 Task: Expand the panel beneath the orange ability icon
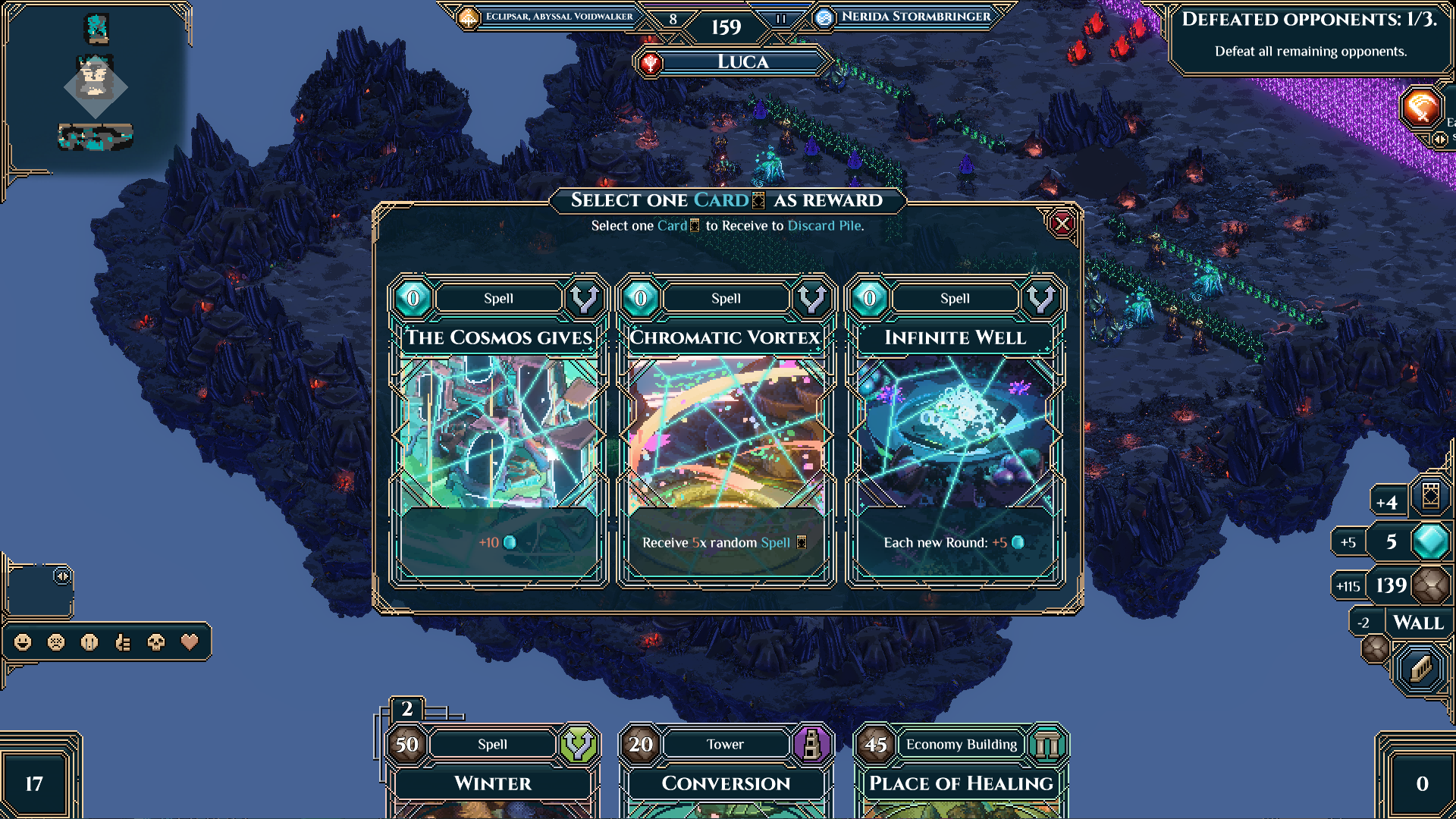click(1439, 140)
